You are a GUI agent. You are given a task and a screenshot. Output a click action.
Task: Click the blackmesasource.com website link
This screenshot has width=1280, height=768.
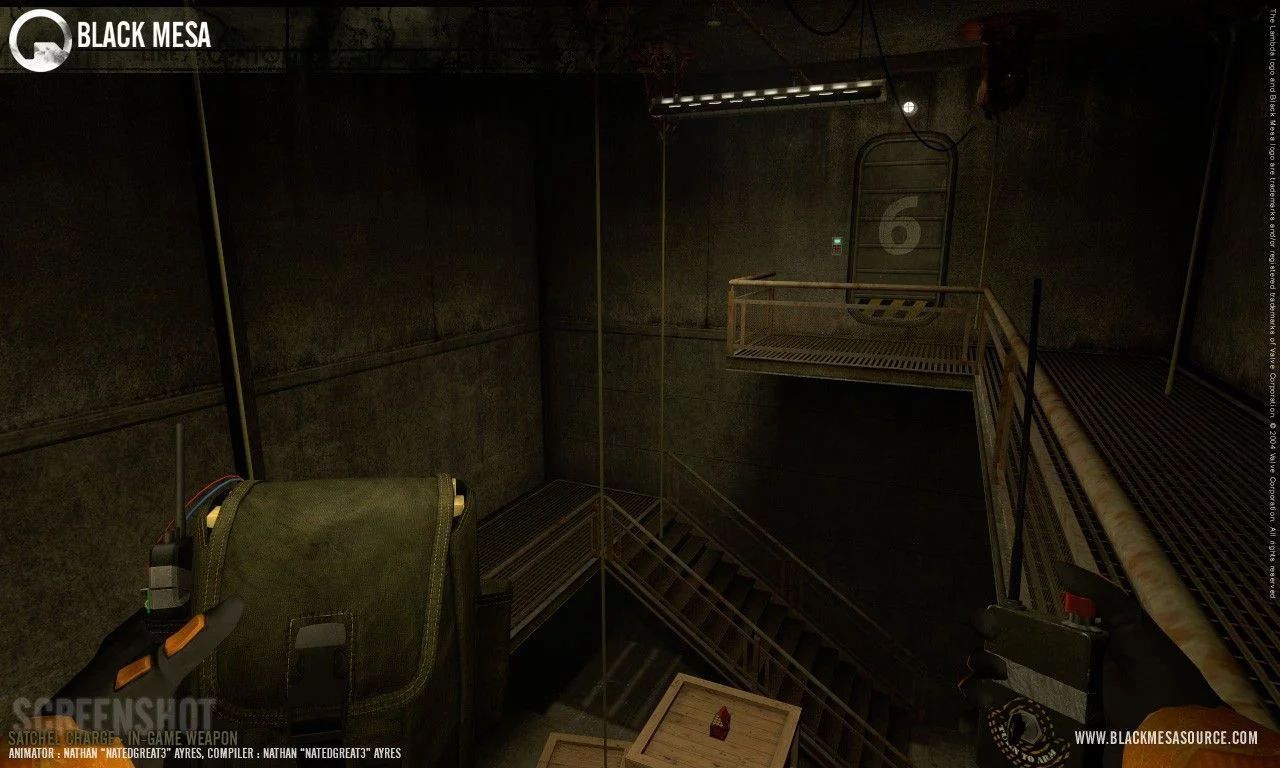point(1166,738)
